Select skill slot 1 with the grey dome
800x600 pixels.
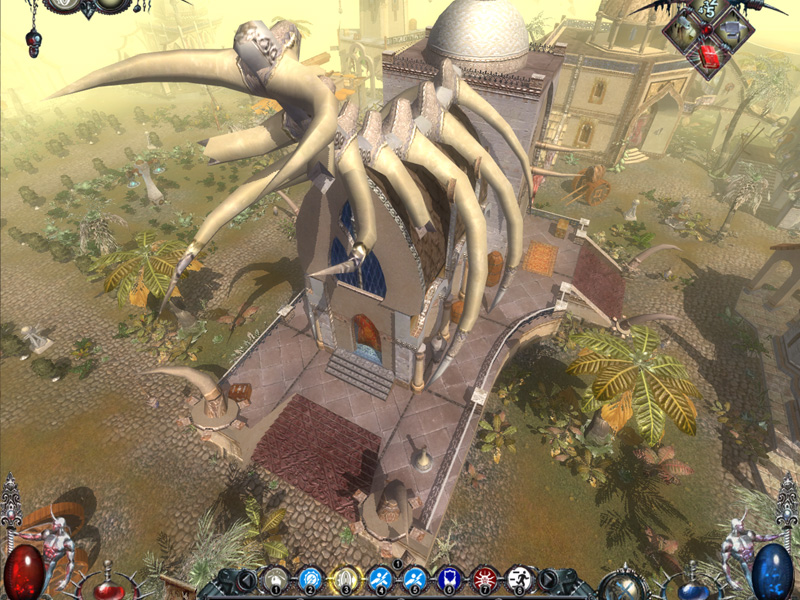click(275, 579)
